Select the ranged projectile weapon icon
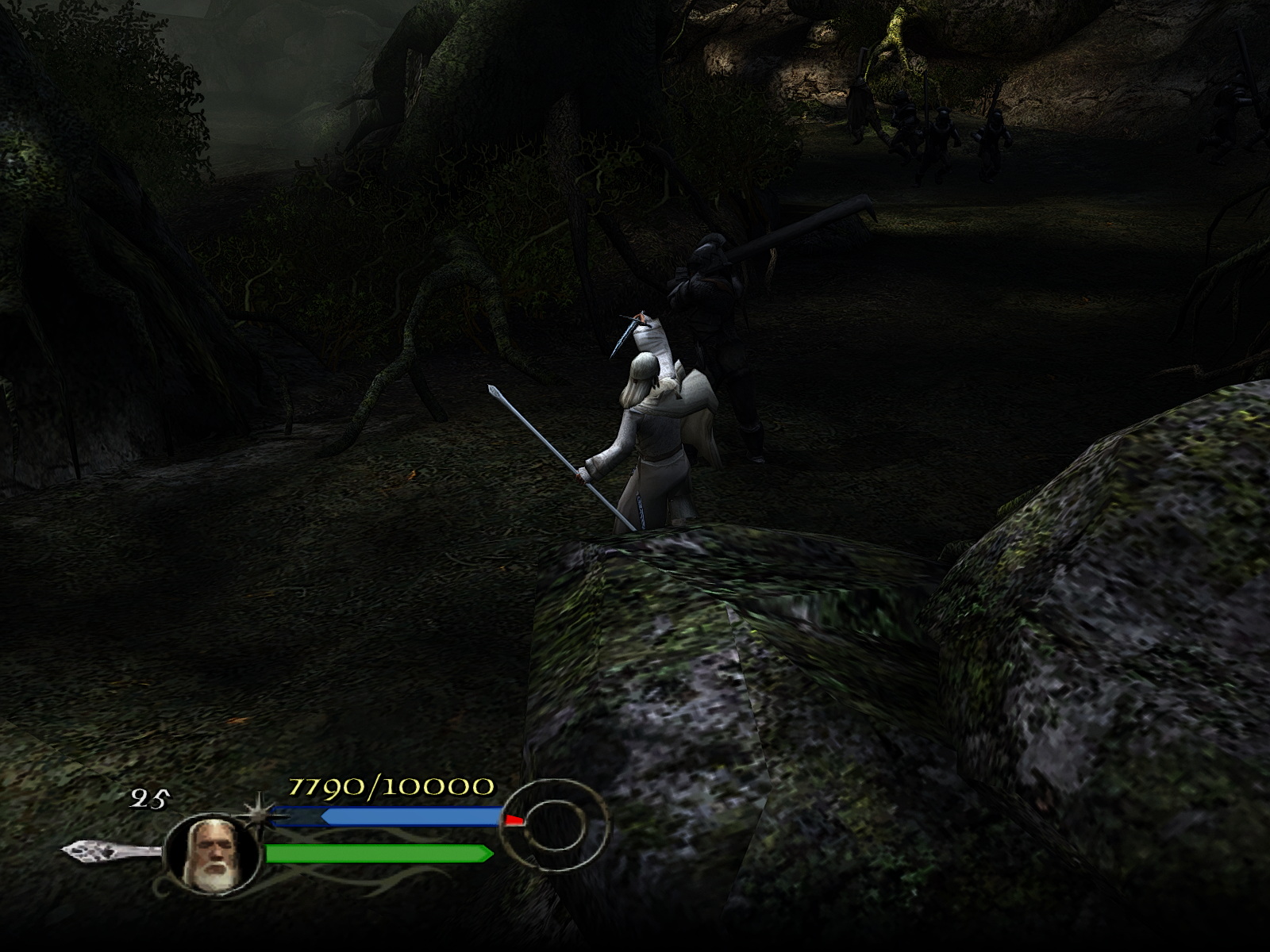This screenshot has width=1270, height=952. pyautogui.click(x=111, y=851)
